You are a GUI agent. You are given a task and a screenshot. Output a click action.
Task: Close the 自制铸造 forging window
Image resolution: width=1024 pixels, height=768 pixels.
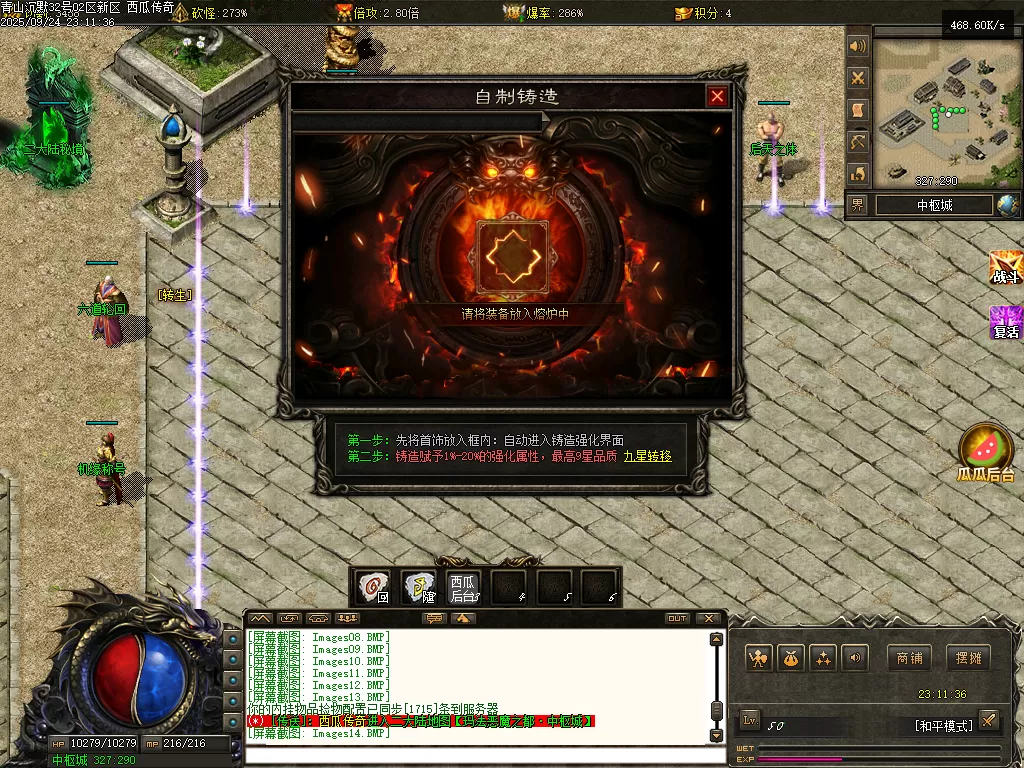[x=717, y=97]
